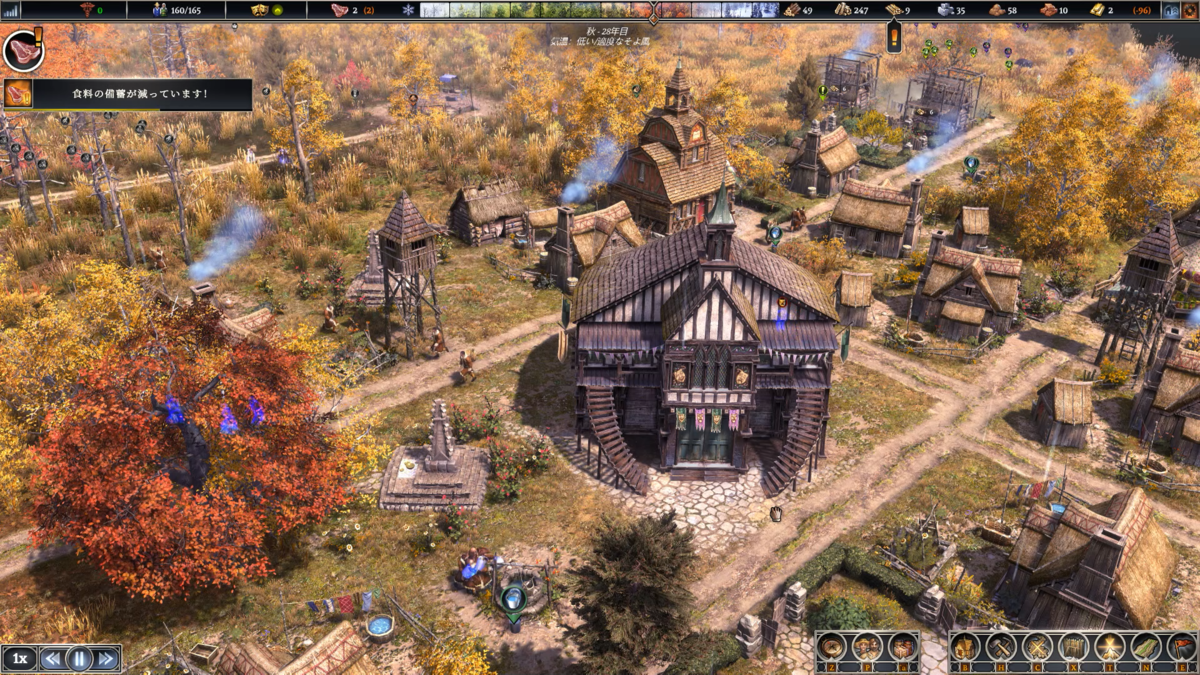Image resolution: width=1200 pixels, height=675 pixels.
Task: Open the round meat alert icon
Action: (x=22, y=50)
